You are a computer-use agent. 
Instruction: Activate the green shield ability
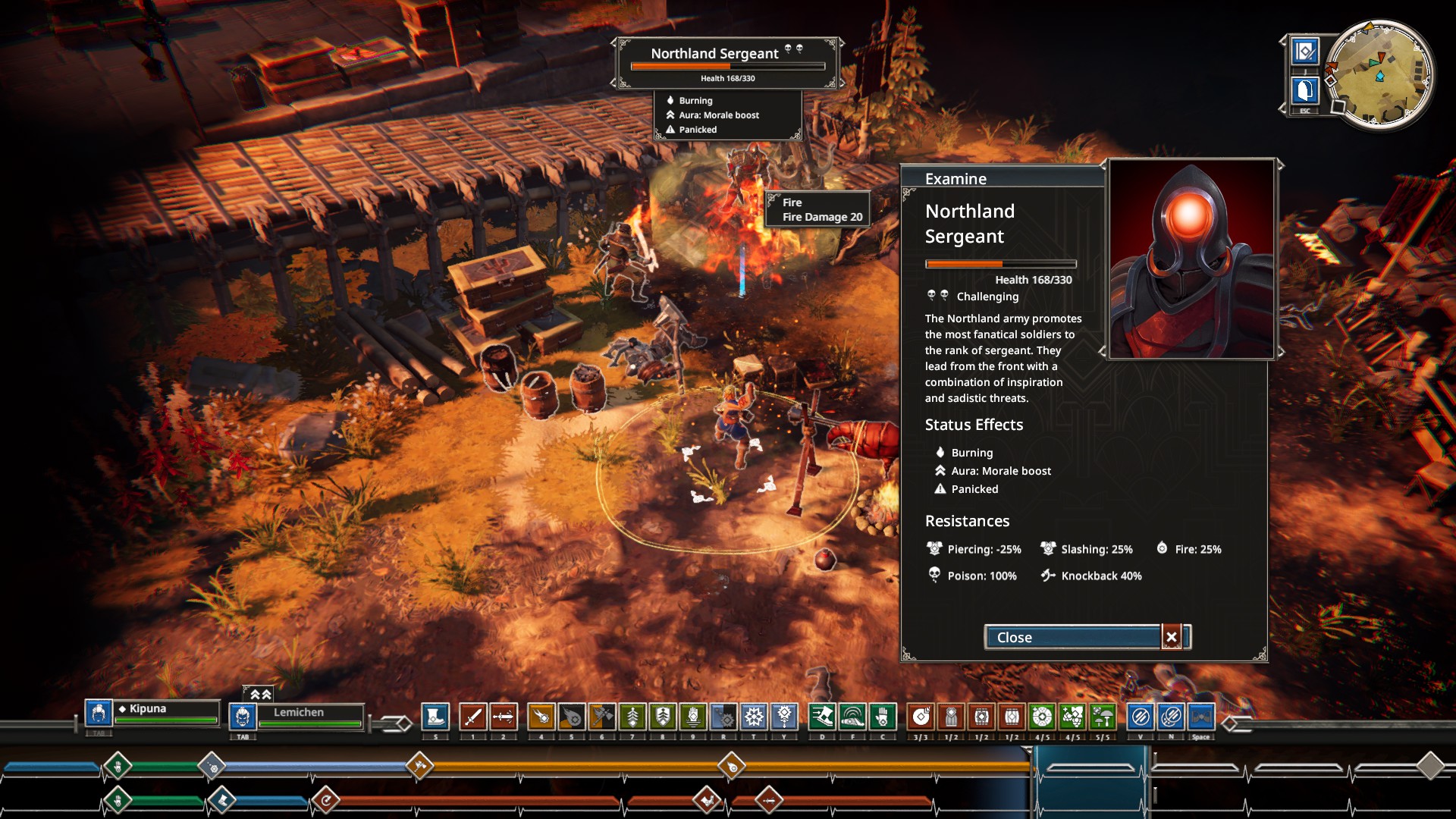663,716
